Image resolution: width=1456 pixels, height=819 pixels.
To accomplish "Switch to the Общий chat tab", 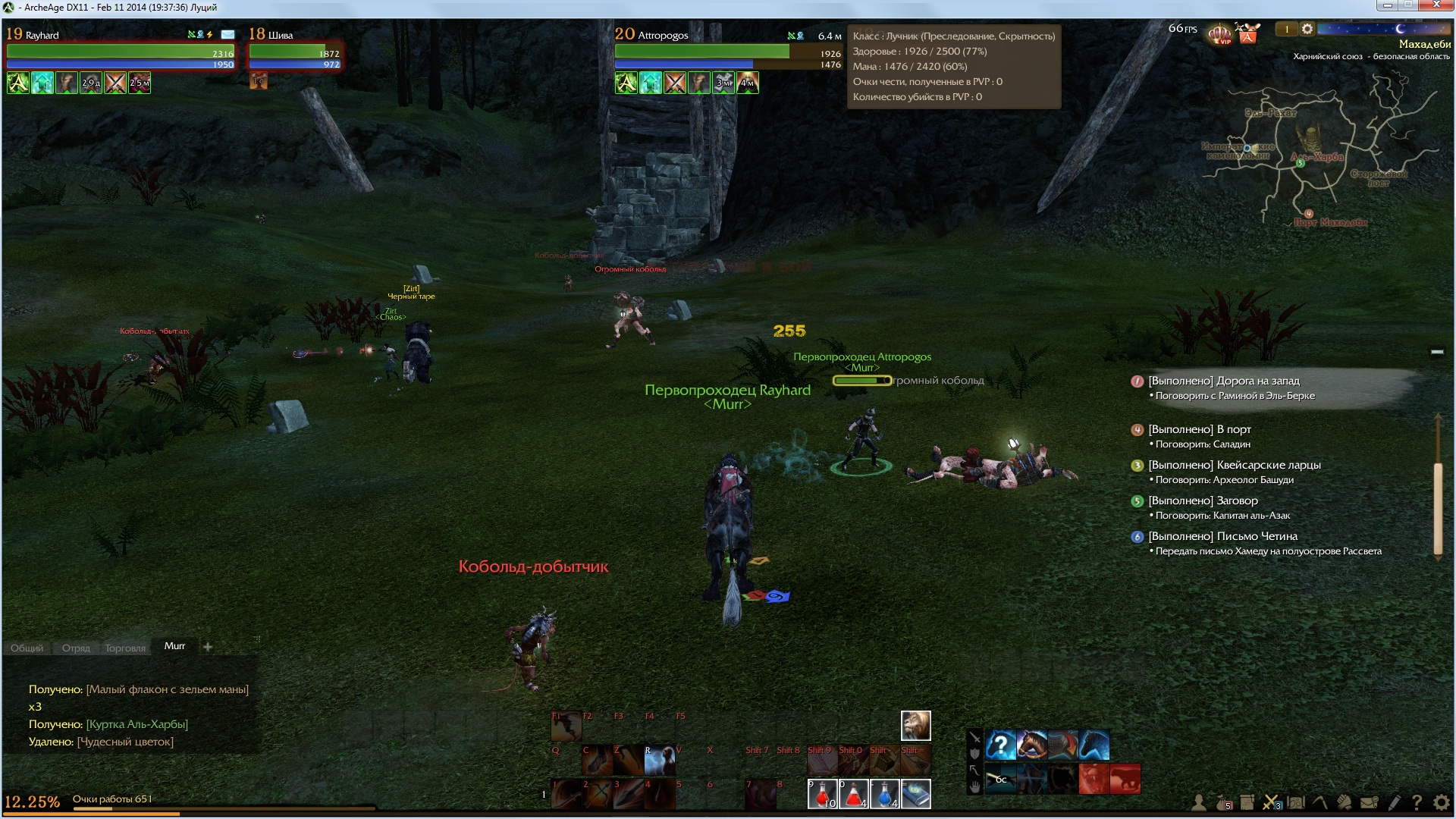I will pyautogui.click(x=27, y=648).
